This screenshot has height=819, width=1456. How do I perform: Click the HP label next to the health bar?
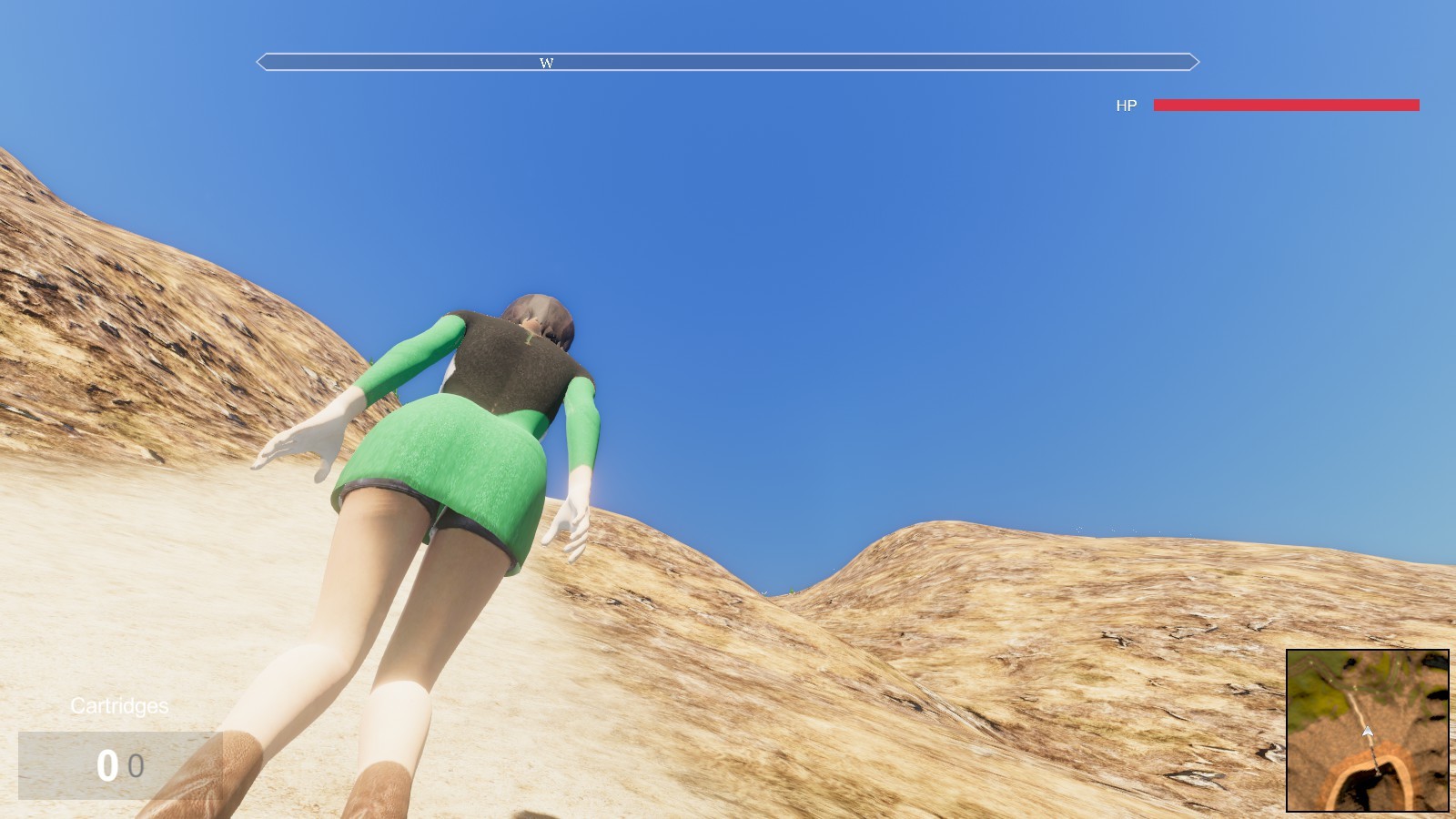tap(1127, 106)
